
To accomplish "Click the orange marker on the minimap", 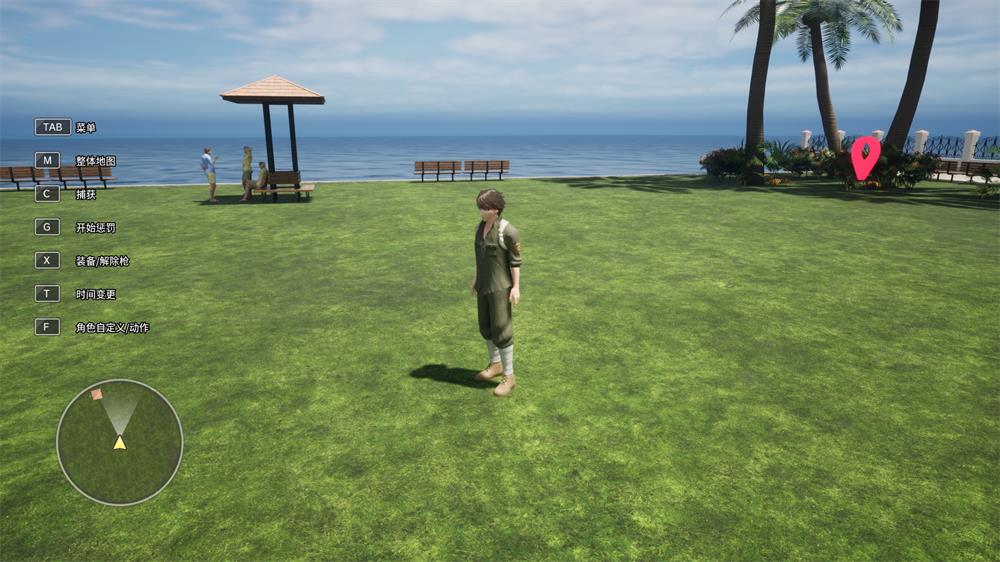I will pyautogui.click(x=97, y=394).
